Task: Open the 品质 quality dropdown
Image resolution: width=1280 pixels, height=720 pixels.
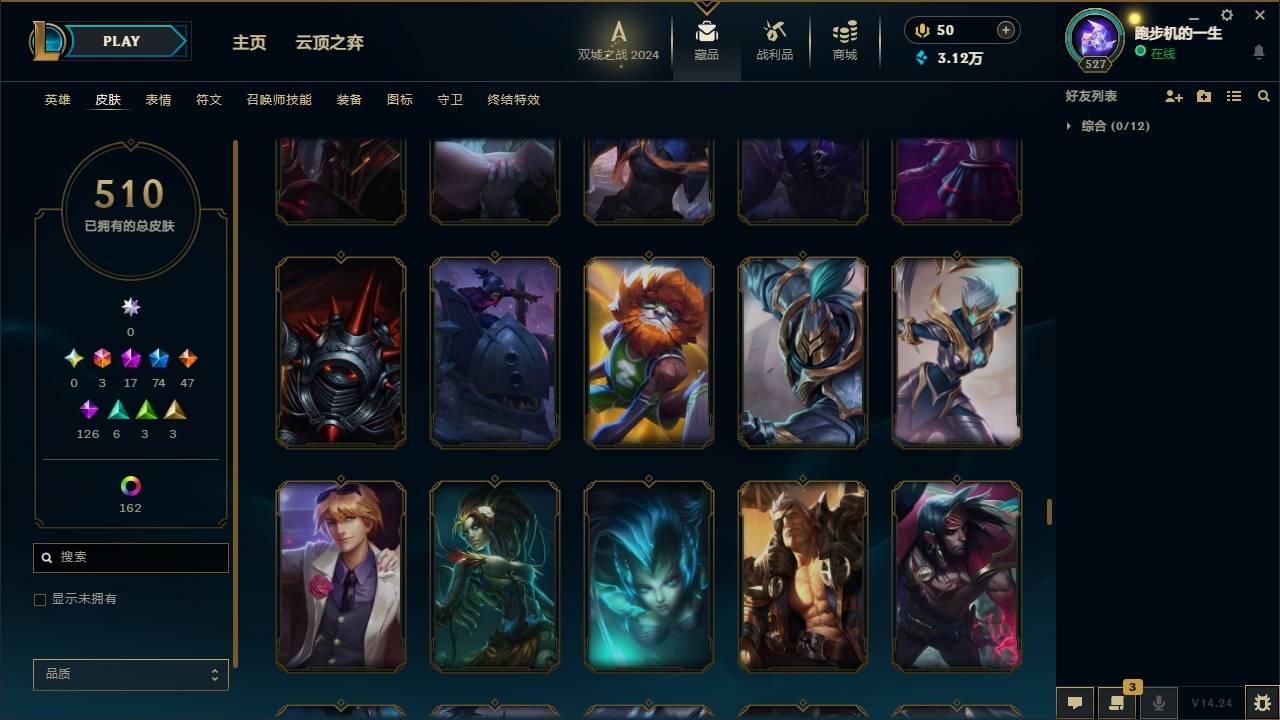Action: (x=130, y=674)
